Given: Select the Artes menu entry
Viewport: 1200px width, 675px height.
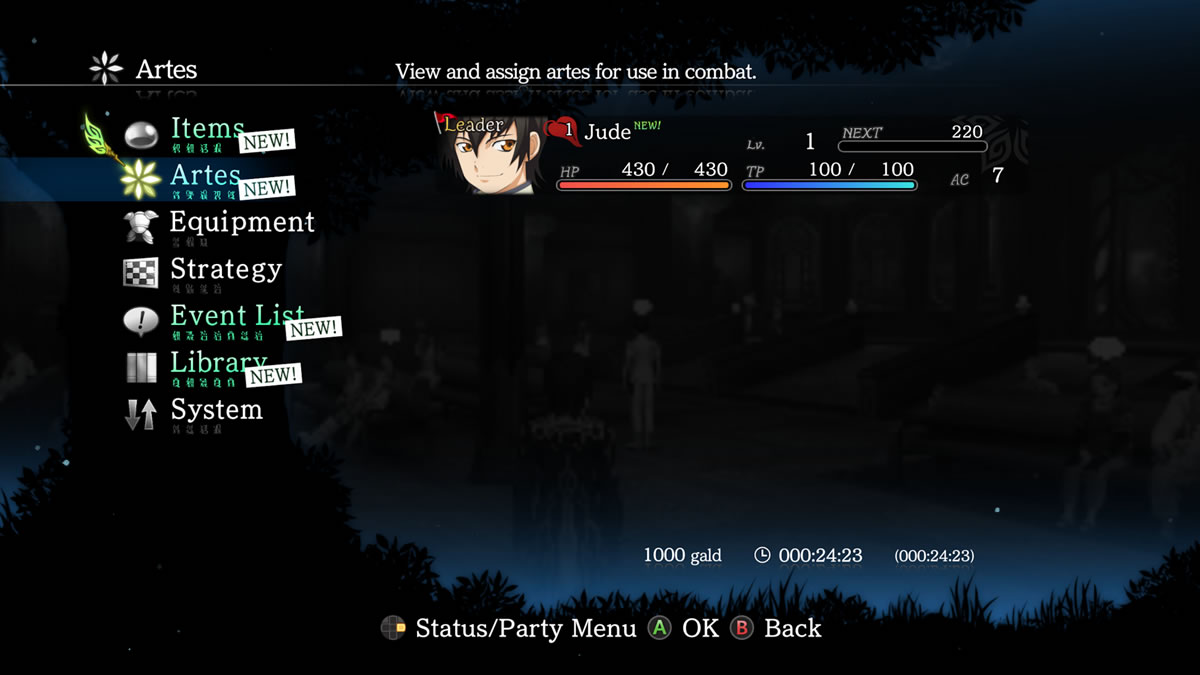Looking at the screenshot, I should pos(205,177).
